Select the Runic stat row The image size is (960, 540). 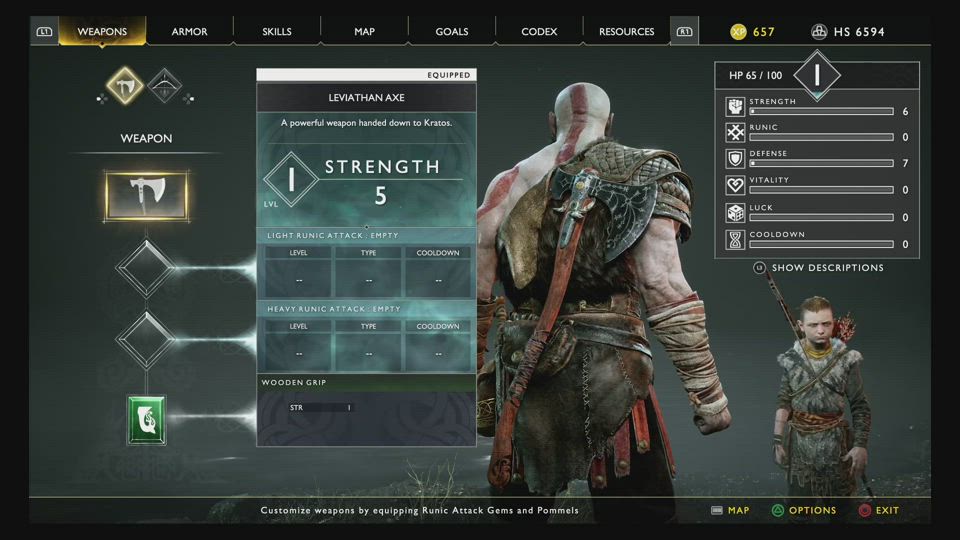click(816, 132)
